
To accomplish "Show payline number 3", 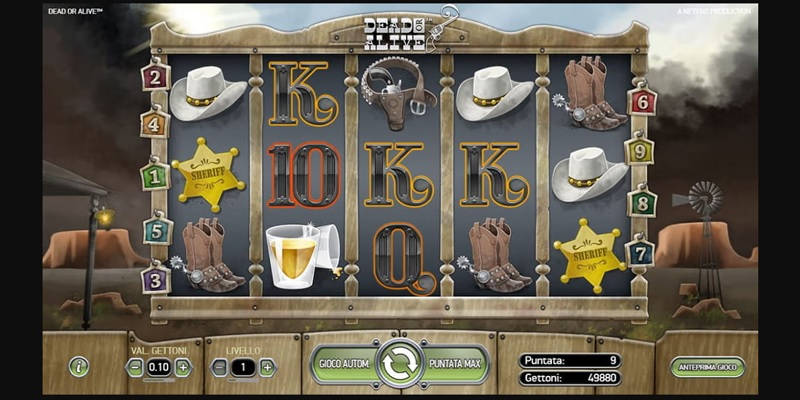I will [155, 279].
